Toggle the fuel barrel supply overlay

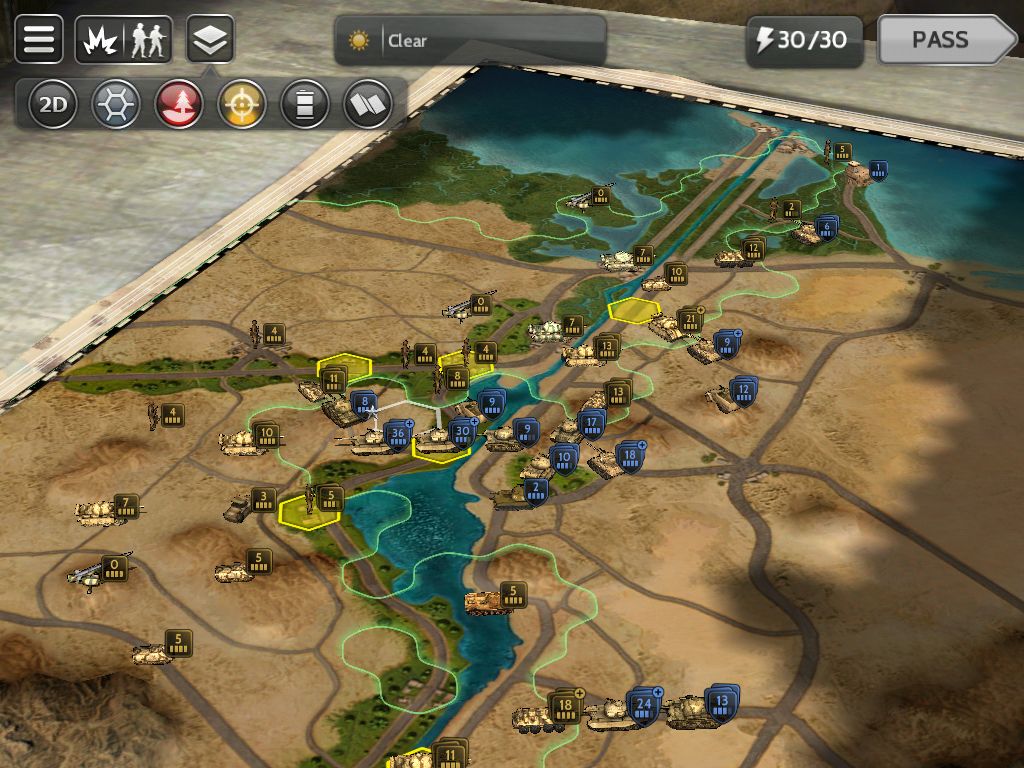point(305,104)
